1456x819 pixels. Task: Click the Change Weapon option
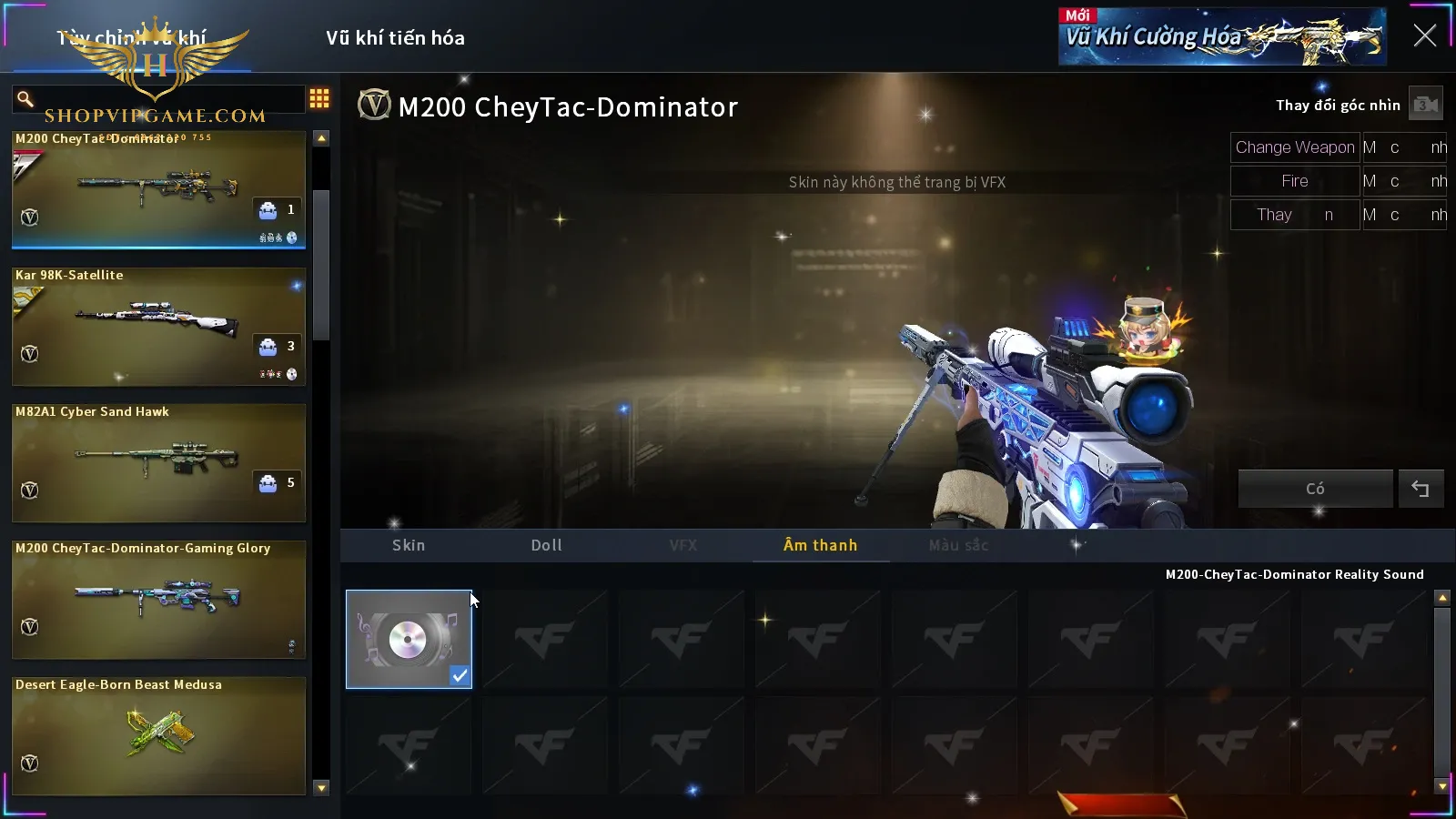1295,147
